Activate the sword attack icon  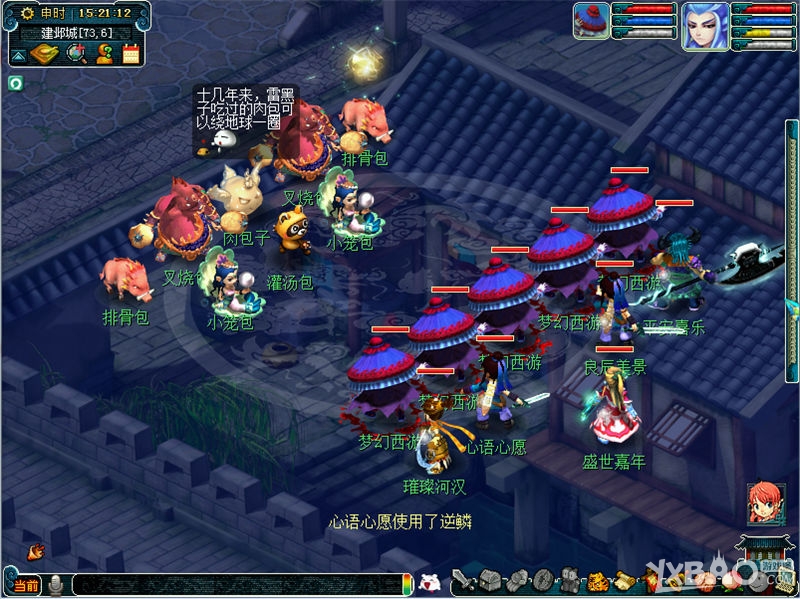tap(463, 580)
